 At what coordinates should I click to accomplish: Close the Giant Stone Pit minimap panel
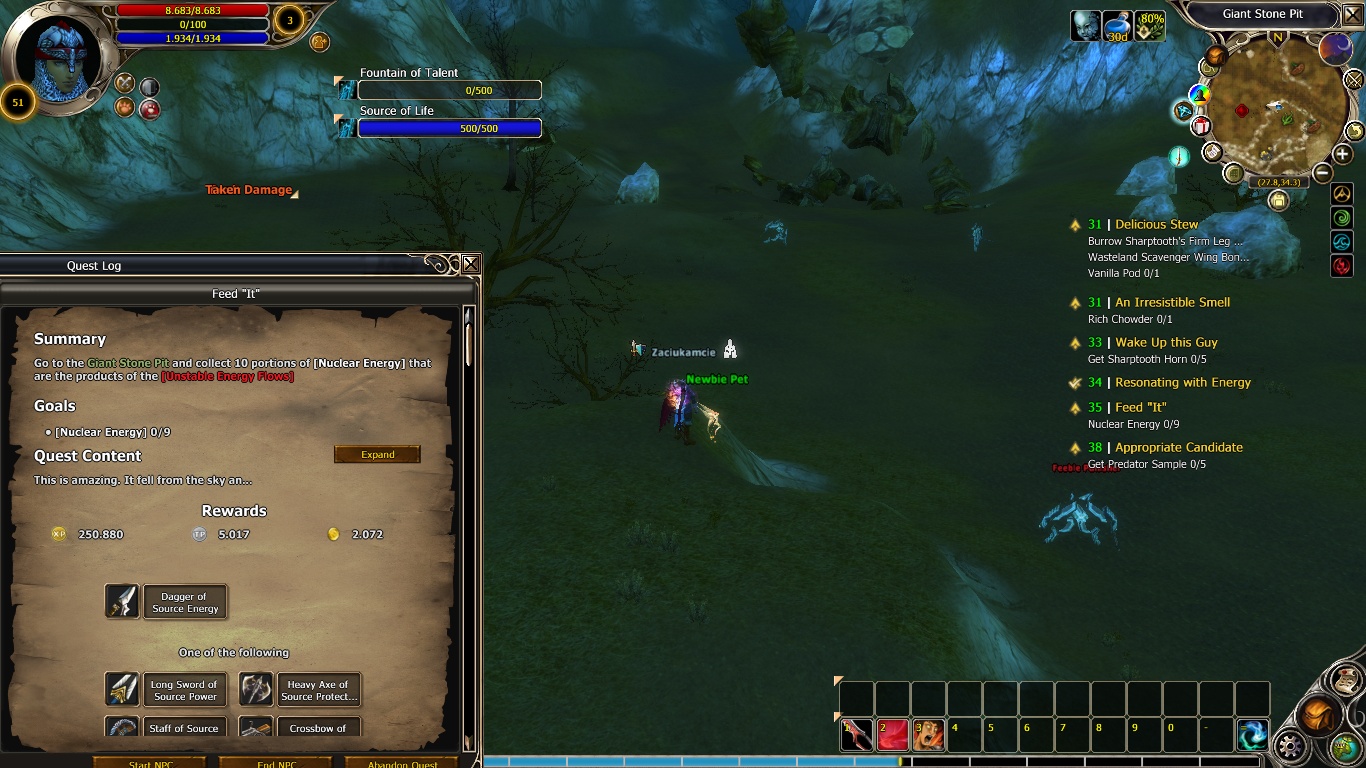[x=1352, y=15]
